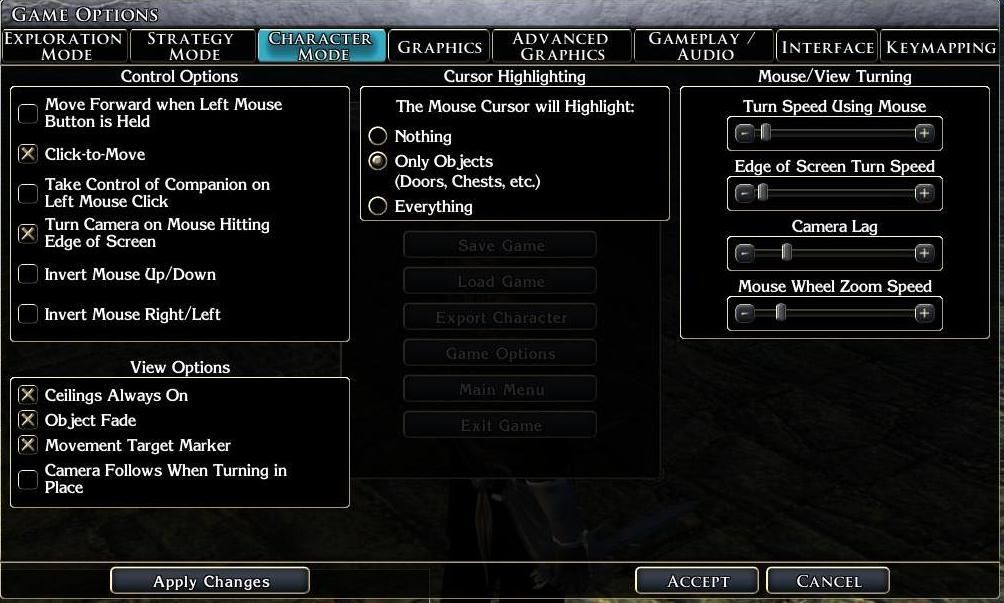Enable Invert Mouse Up/Down
This screenshot has width=1004, height=603.
[28, 274]
